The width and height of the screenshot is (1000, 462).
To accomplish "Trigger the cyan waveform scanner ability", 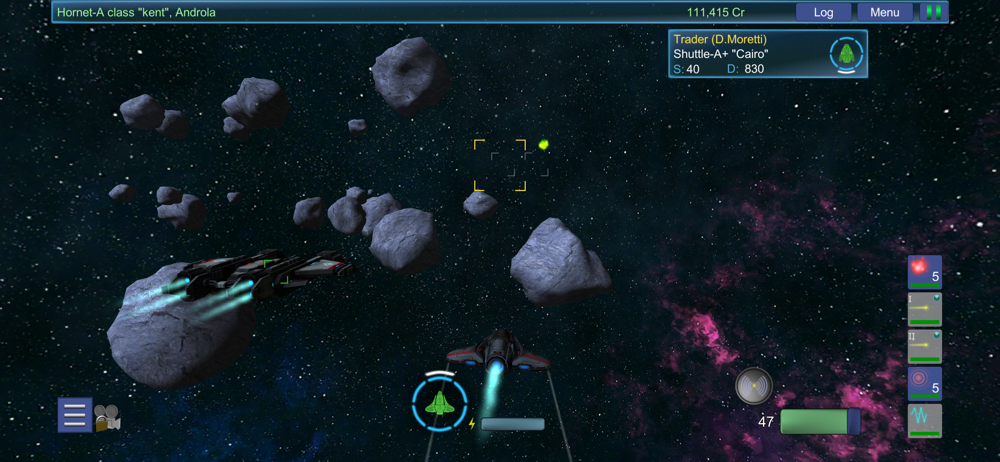I will [x=924, y=420].
